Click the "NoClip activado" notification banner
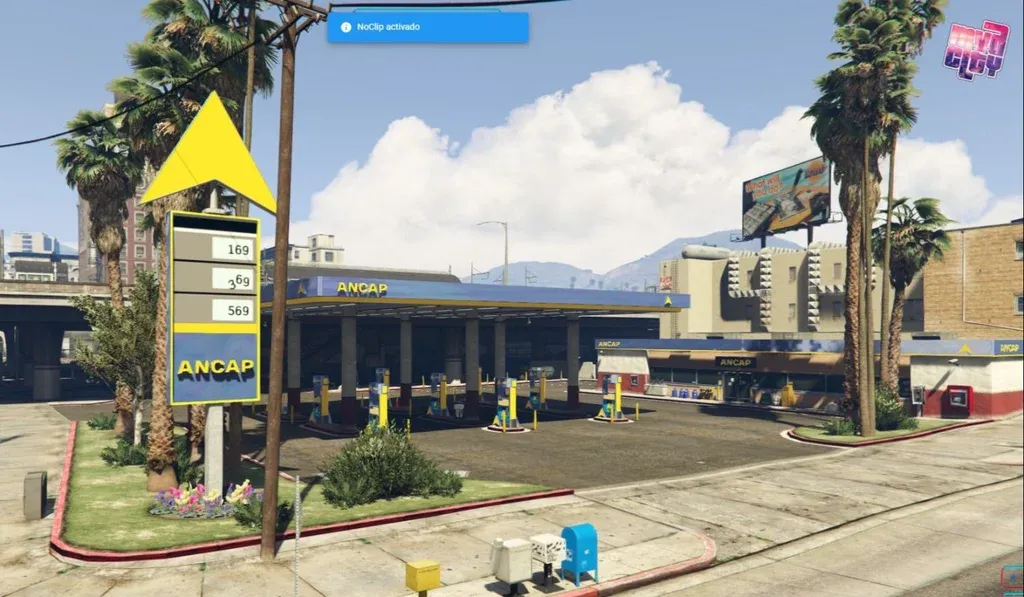This screenshot has height=597, width=1024. (x=428, y=27)
